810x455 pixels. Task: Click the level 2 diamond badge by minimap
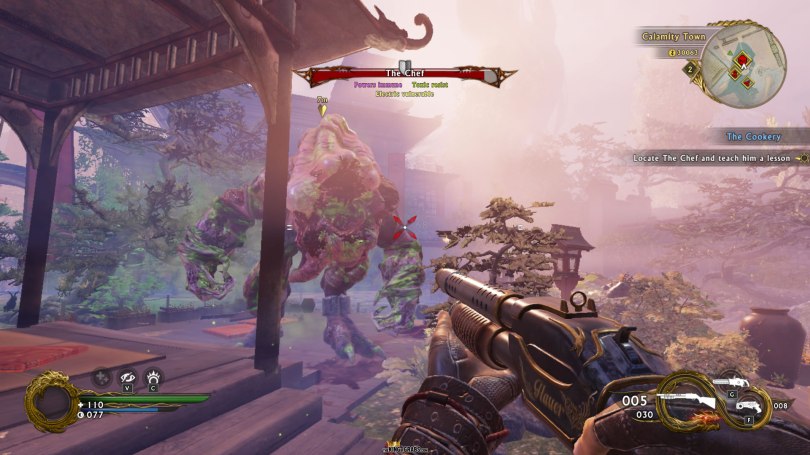pyautogui.click(x=689, y=70)
